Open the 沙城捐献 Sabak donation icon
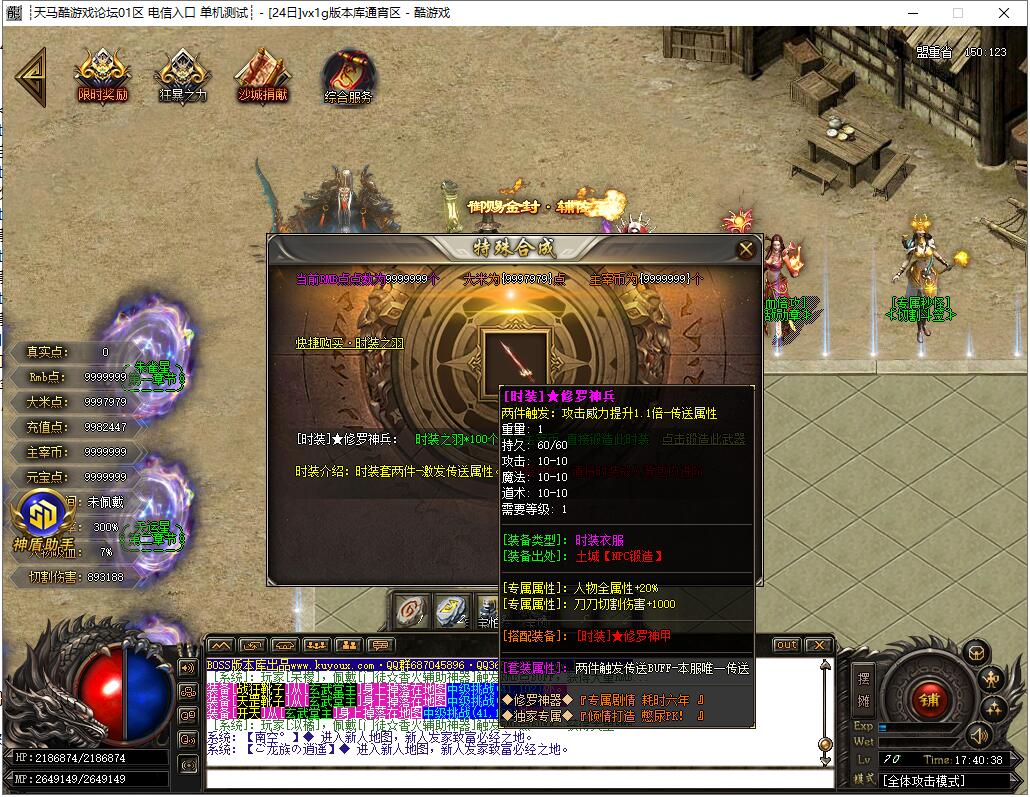The image size is (1030, 797). click(262, 75)
